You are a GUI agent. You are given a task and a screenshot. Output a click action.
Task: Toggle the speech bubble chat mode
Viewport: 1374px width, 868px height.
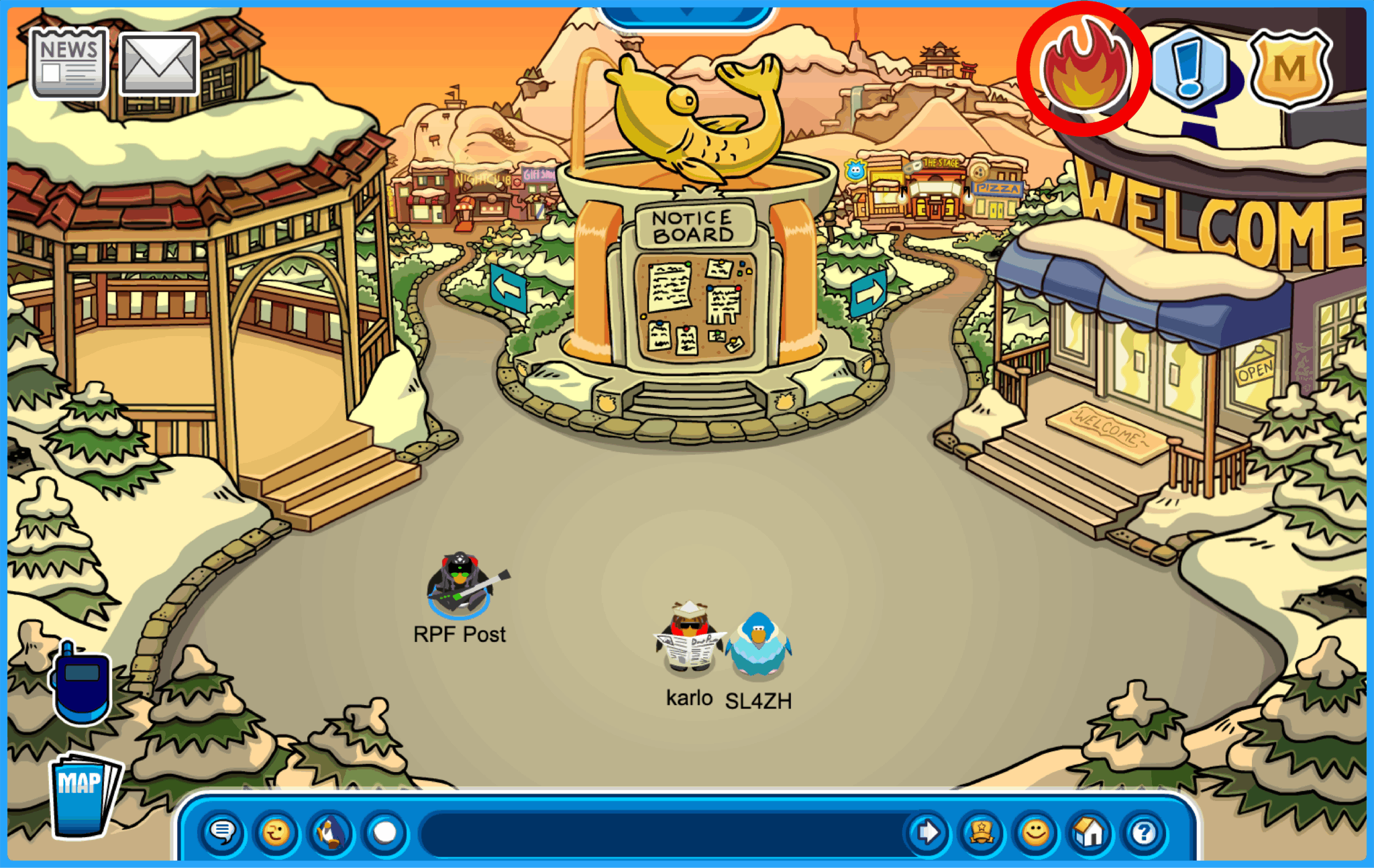coord(223,833)
